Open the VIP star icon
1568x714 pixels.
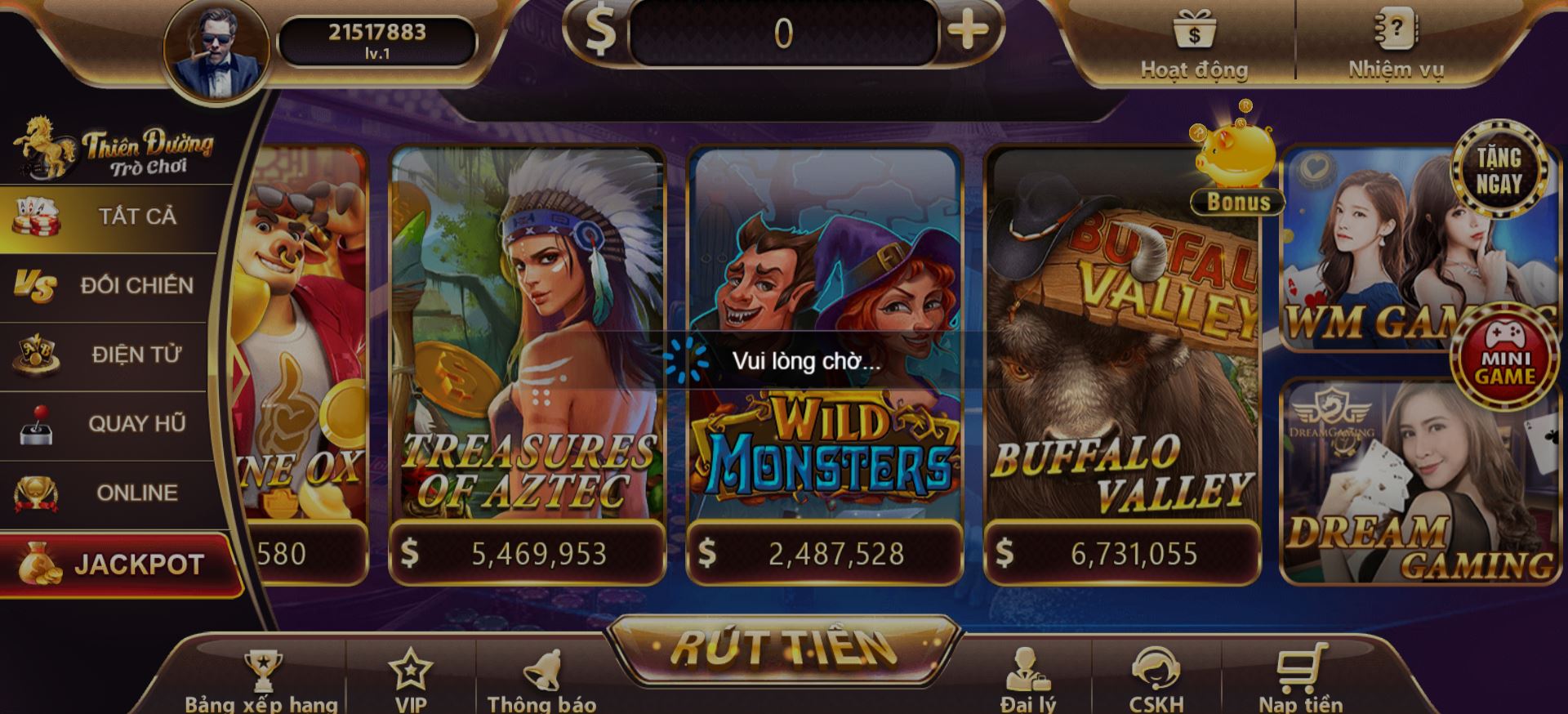tap(412, 668)
